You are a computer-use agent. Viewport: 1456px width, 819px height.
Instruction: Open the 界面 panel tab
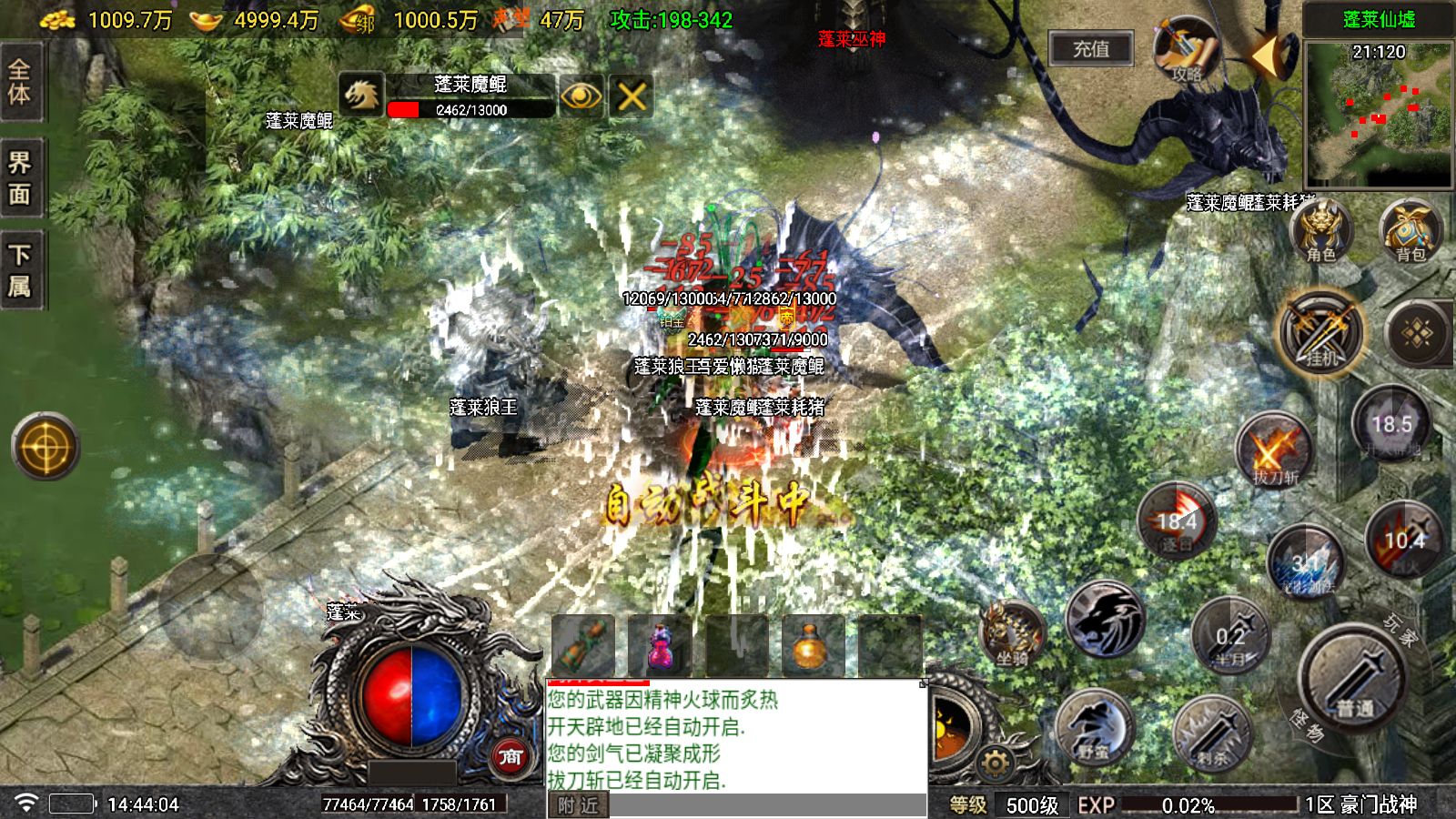(x=20, y=177)
